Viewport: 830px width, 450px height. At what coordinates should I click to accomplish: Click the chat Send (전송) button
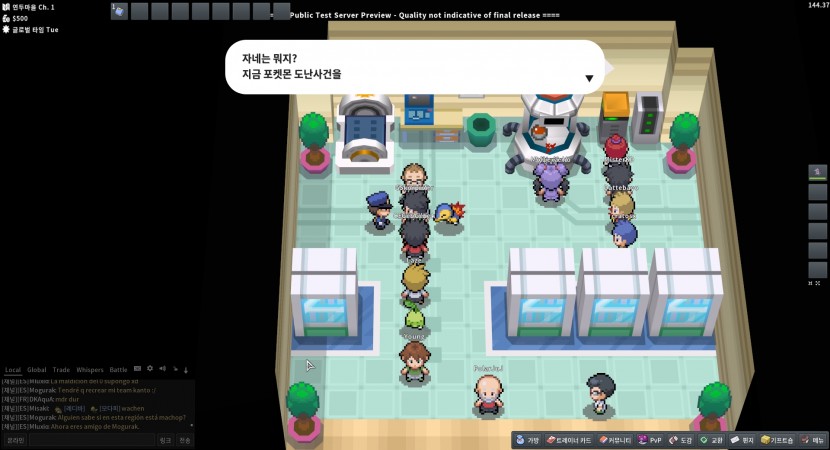(185, 440)
